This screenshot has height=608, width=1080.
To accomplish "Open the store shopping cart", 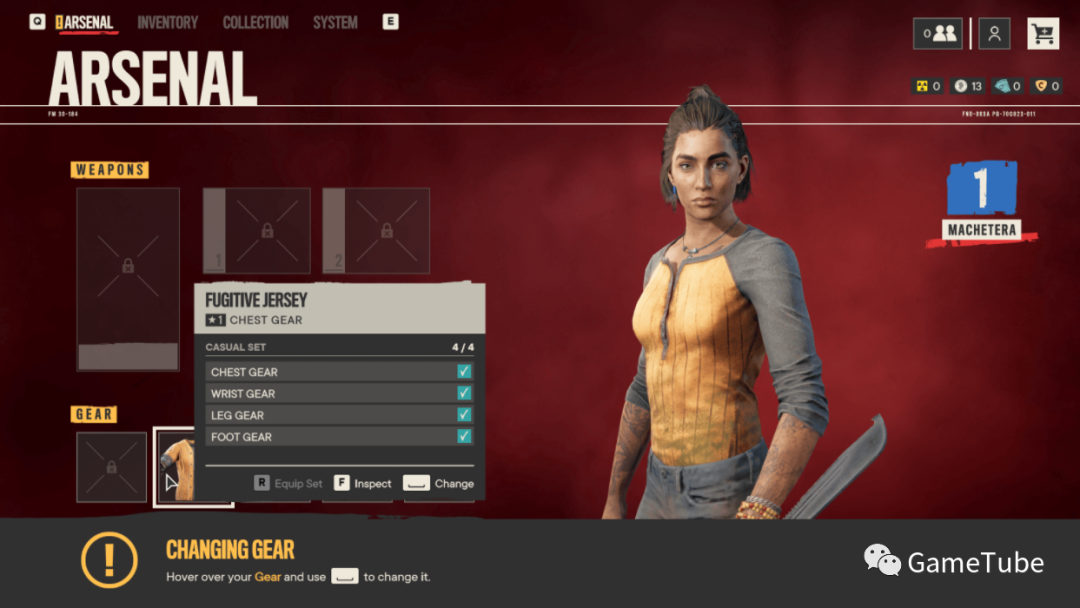I will [x=1043, y=34].
